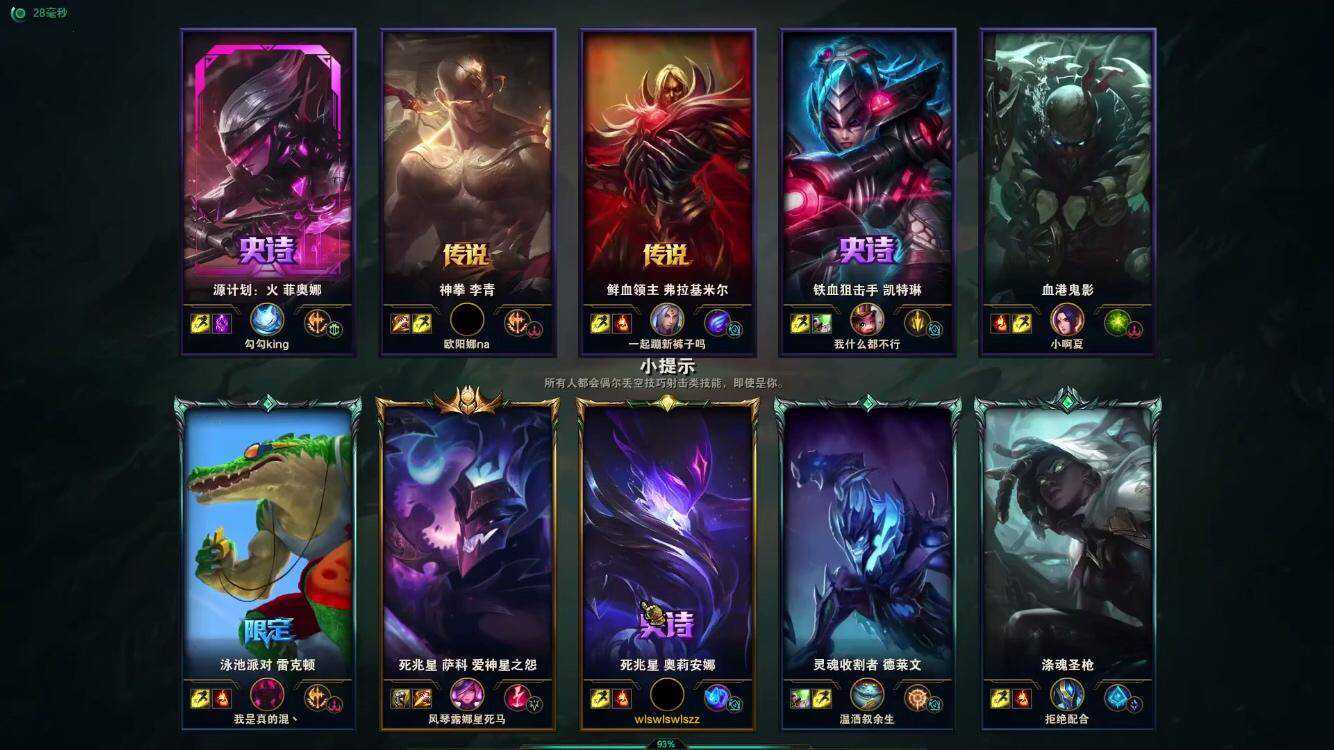Click the Flash summoner spell under 勾勾king
The image size is (1334, 750).
198,321
